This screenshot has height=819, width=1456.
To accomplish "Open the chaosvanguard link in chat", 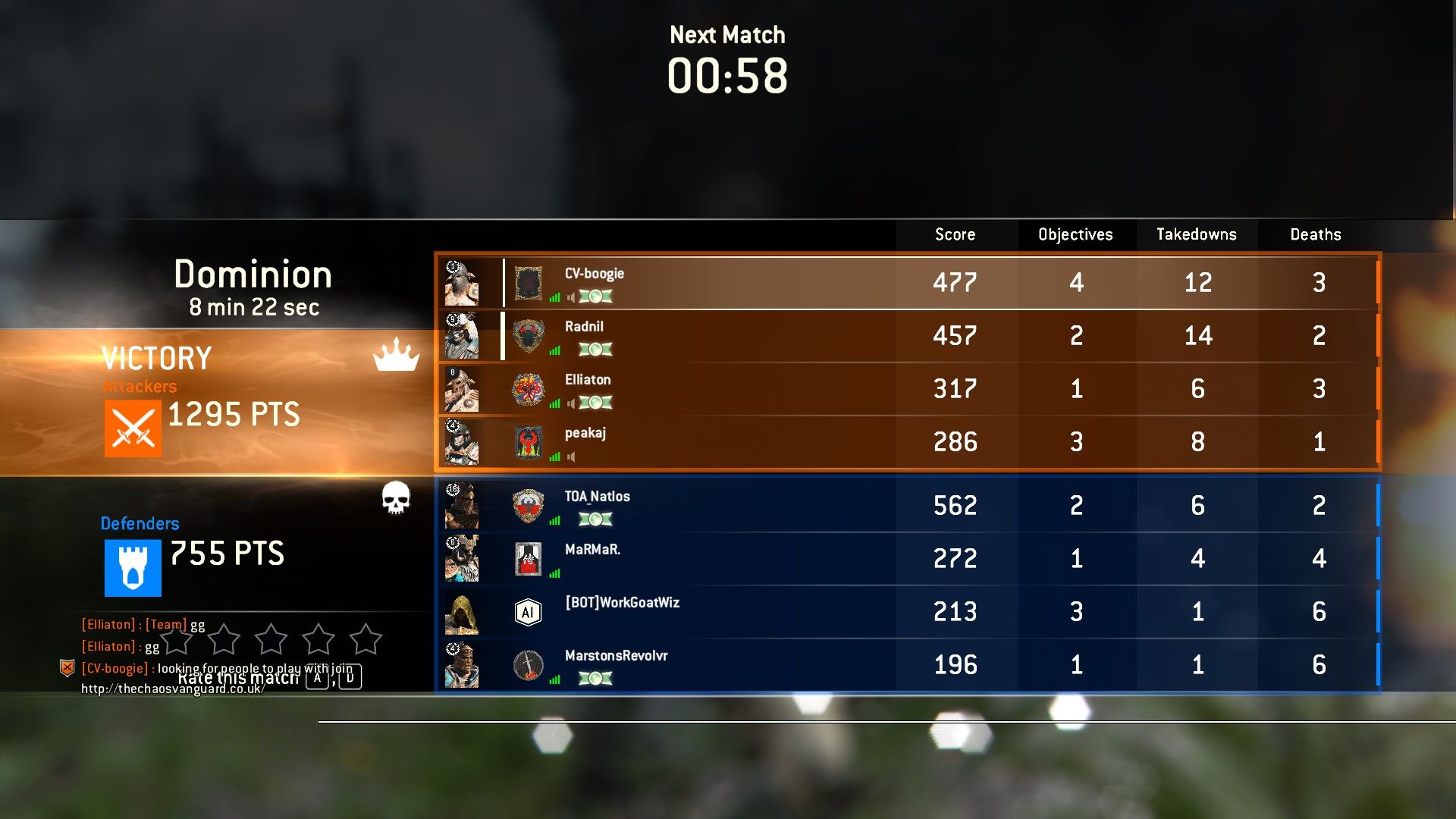I will tap(172, 689).
